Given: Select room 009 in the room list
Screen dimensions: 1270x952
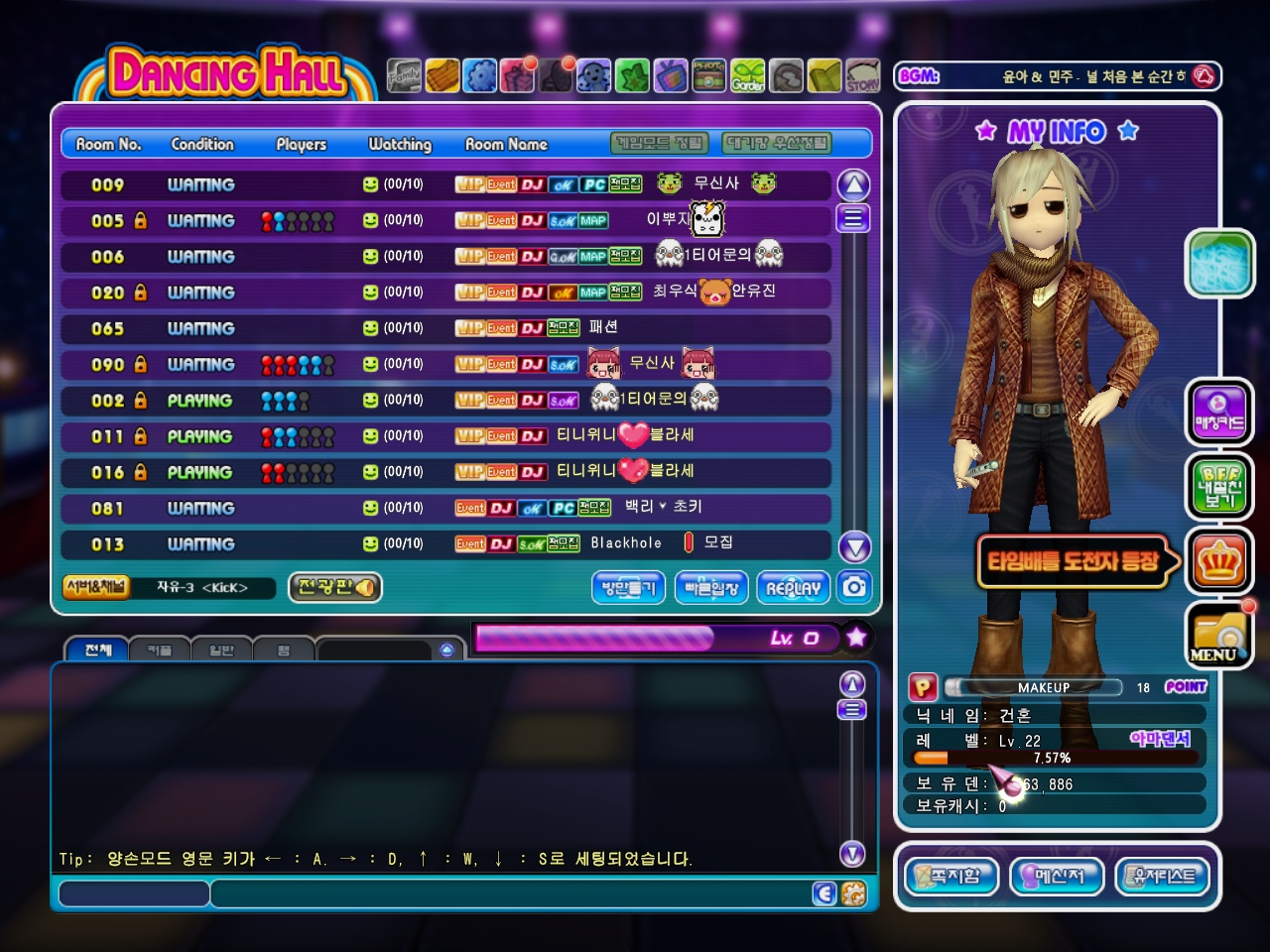Looking at the screenshot, I should pos(445,184).
